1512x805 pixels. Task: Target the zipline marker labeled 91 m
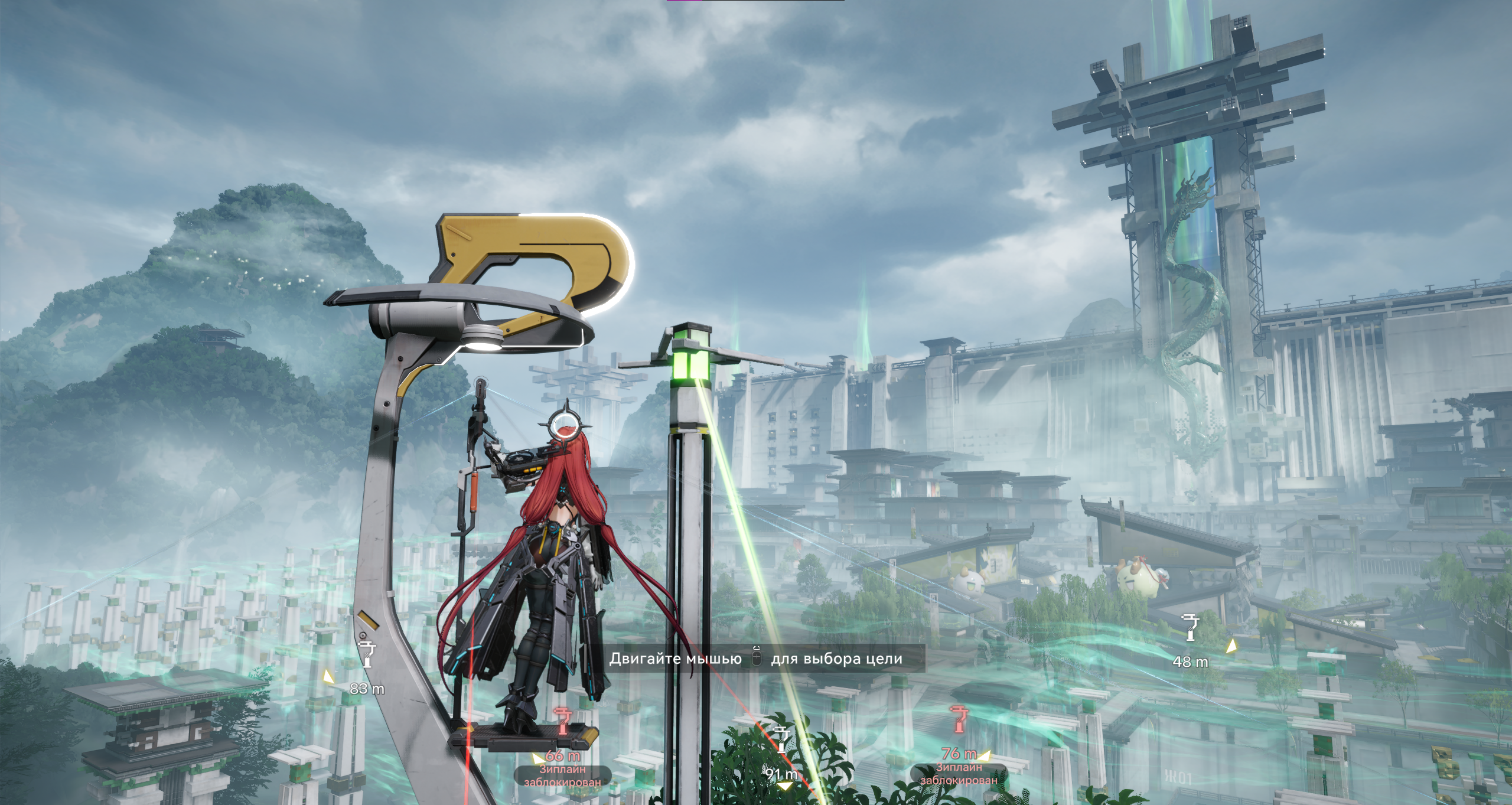782,740
